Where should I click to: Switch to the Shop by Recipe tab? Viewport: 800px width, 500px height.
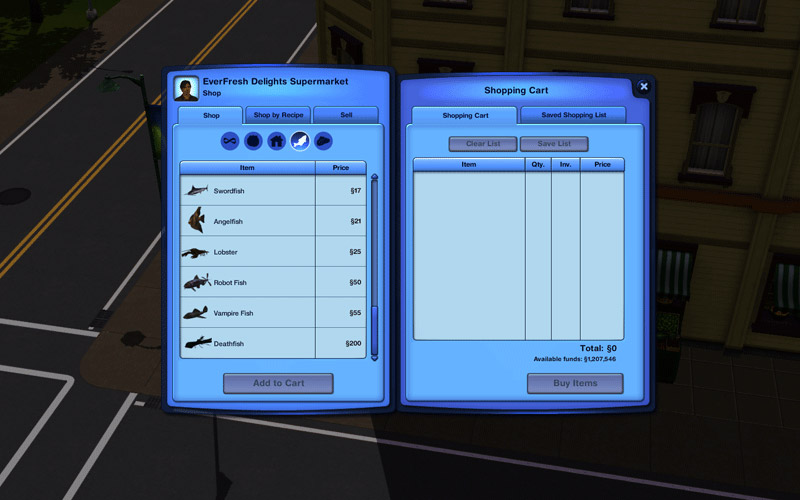[278, 115]
